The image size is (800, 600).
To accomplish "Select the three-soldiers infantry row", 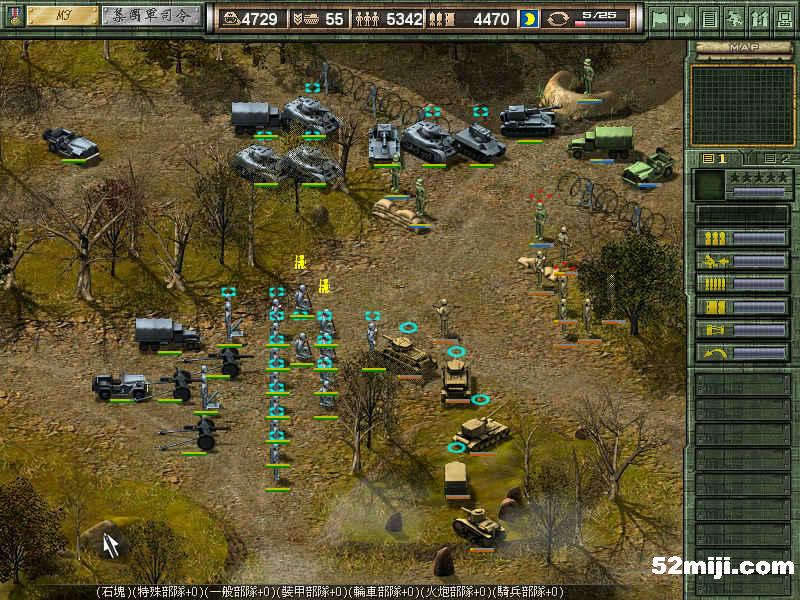I will 742,238.
